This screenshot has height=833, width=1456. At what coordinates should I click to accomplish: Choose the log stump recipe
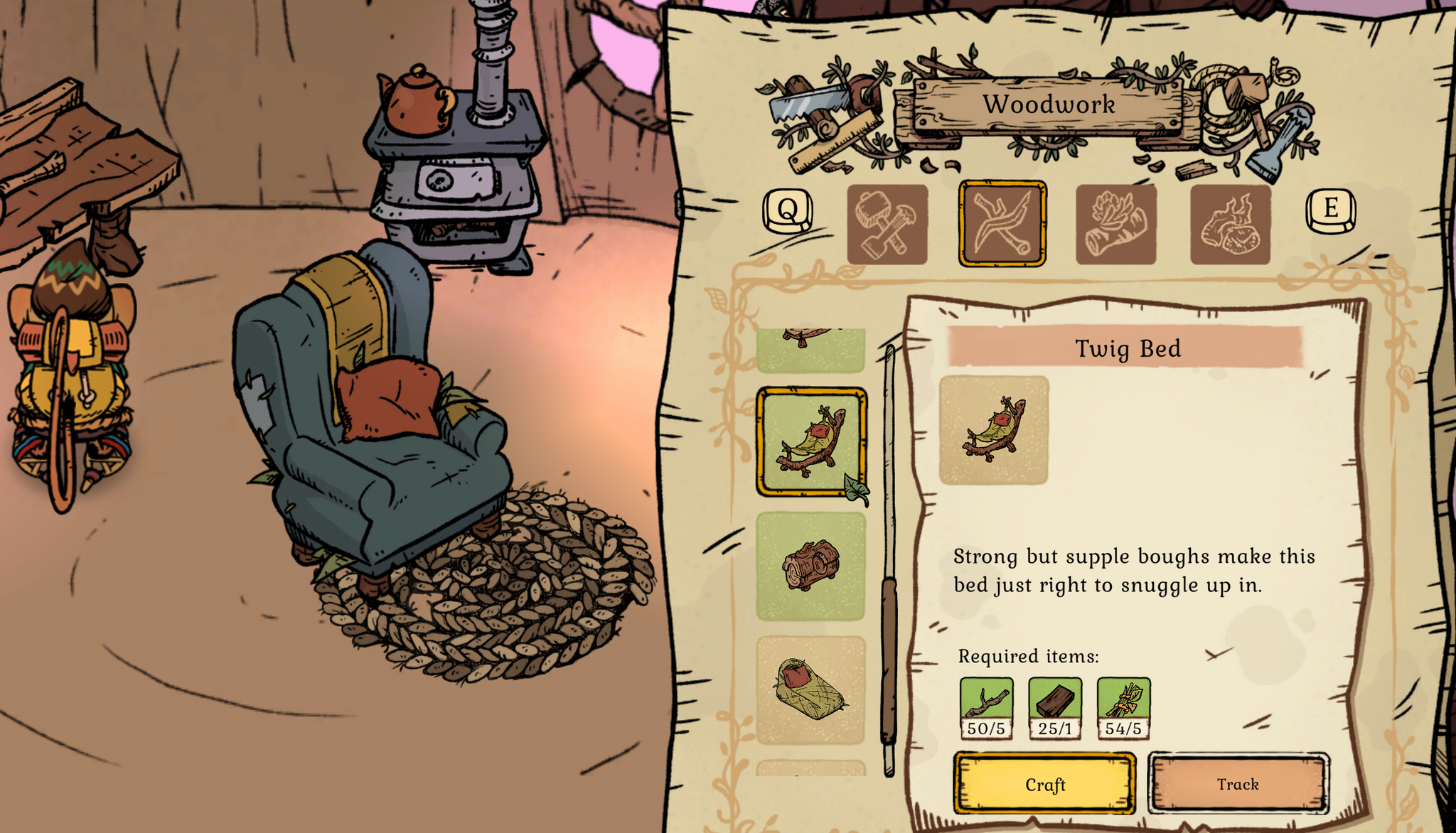pyautogui.click(x=811, y=566)
